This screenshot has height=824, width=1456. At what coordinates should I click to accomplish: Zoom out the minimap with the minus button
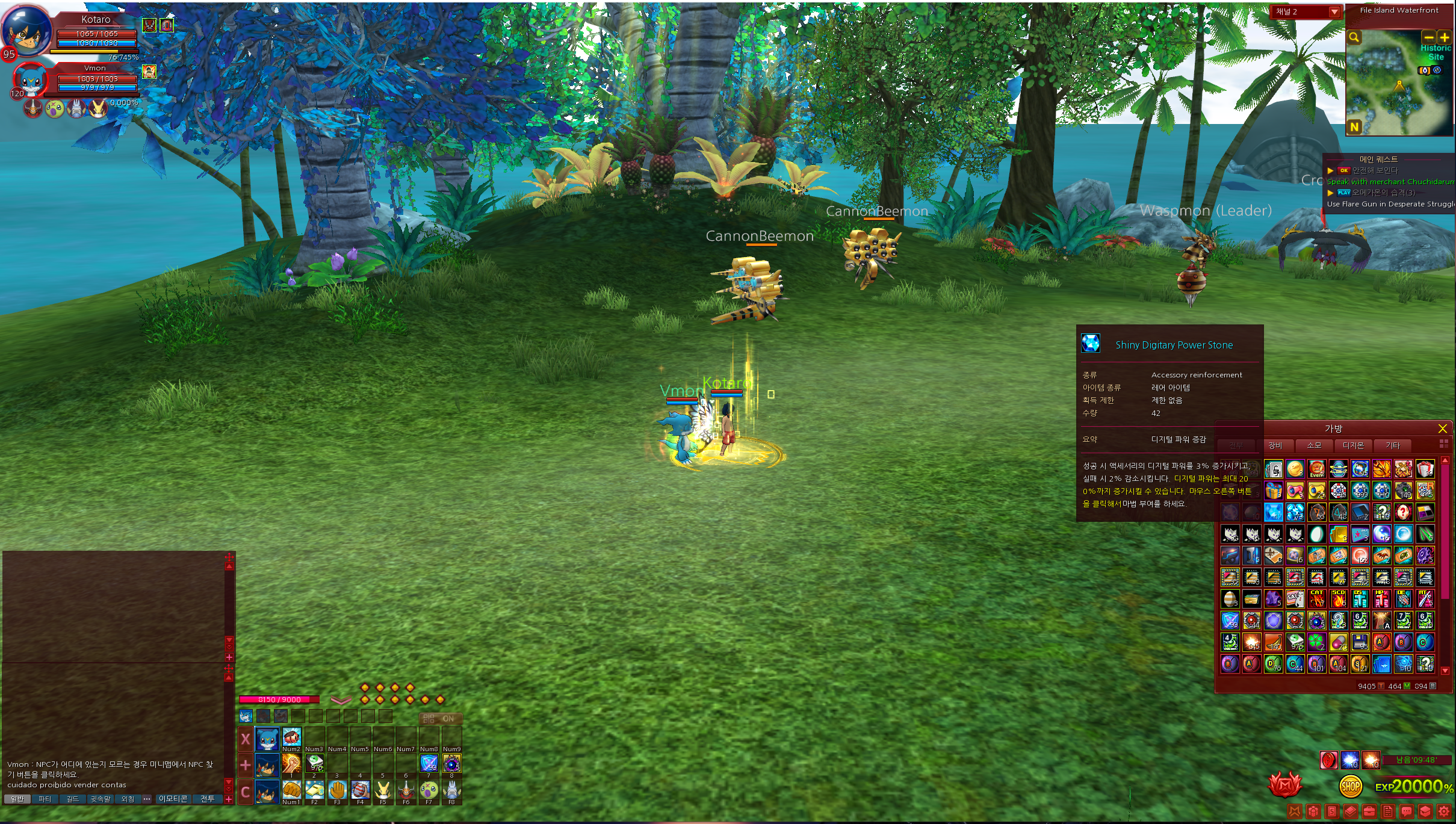point(1429,37)
